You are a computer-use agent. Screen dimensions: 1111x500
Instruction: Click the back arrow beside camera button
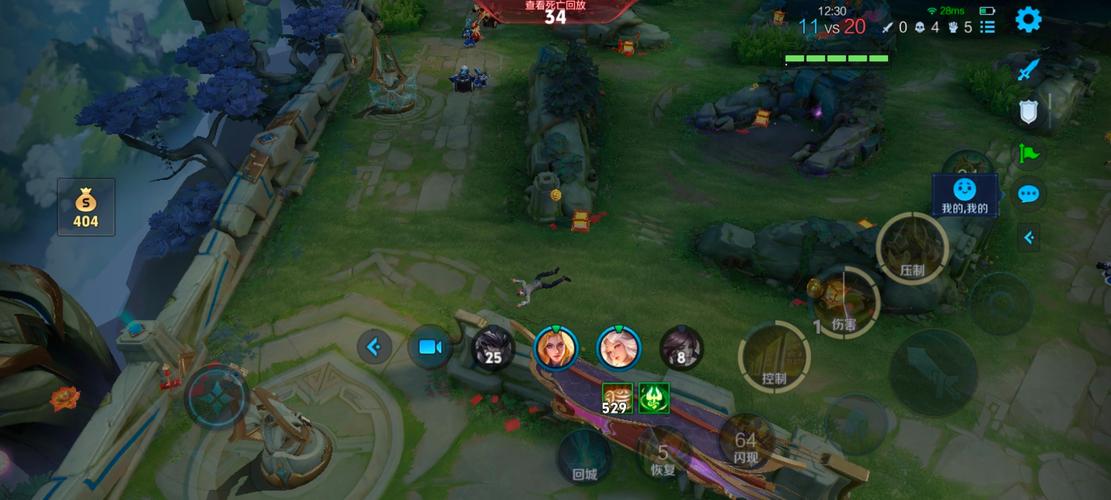pos(374,347)
